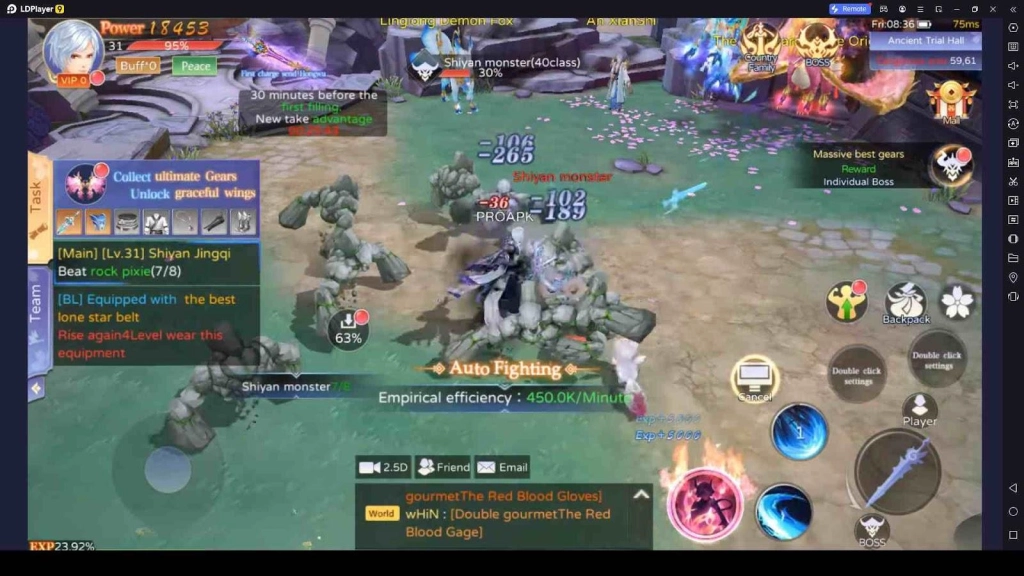Screen dimensions: 1024x576
Task: Open the Backpack
Action: tap(905, 303)
